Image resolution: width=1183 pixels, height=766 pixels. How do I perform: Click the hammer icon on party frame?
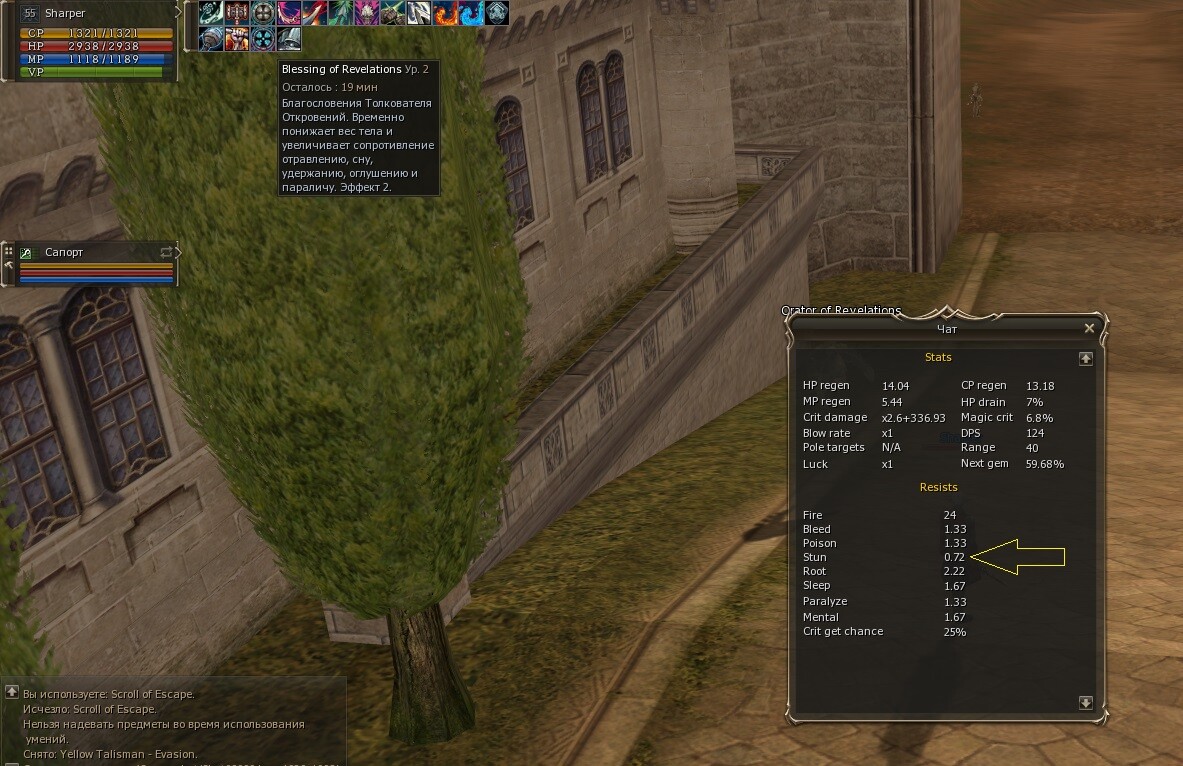(9, 266)
